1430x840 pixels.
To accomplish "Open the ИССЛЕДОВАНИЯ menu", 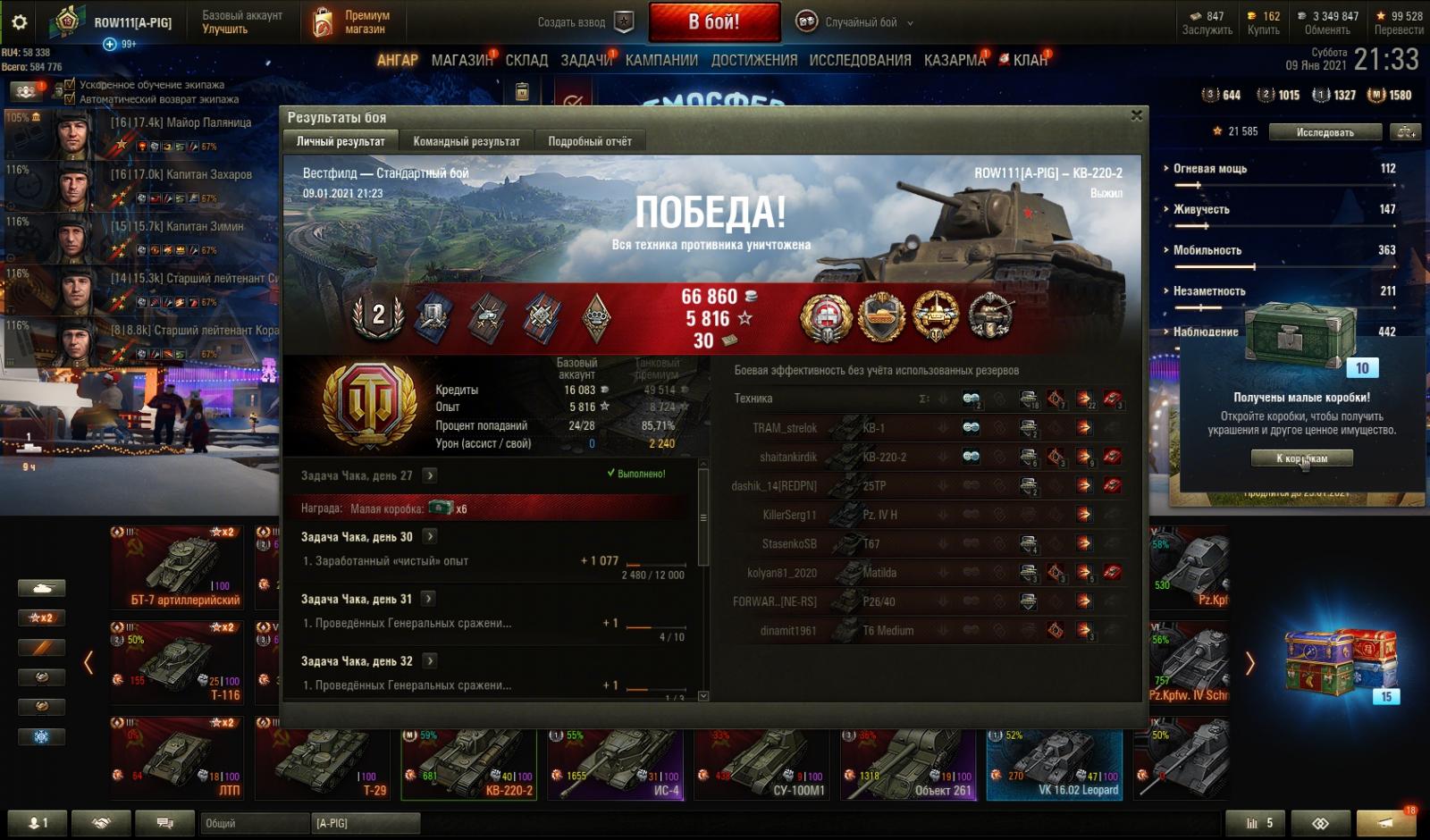I will (860, 60).
